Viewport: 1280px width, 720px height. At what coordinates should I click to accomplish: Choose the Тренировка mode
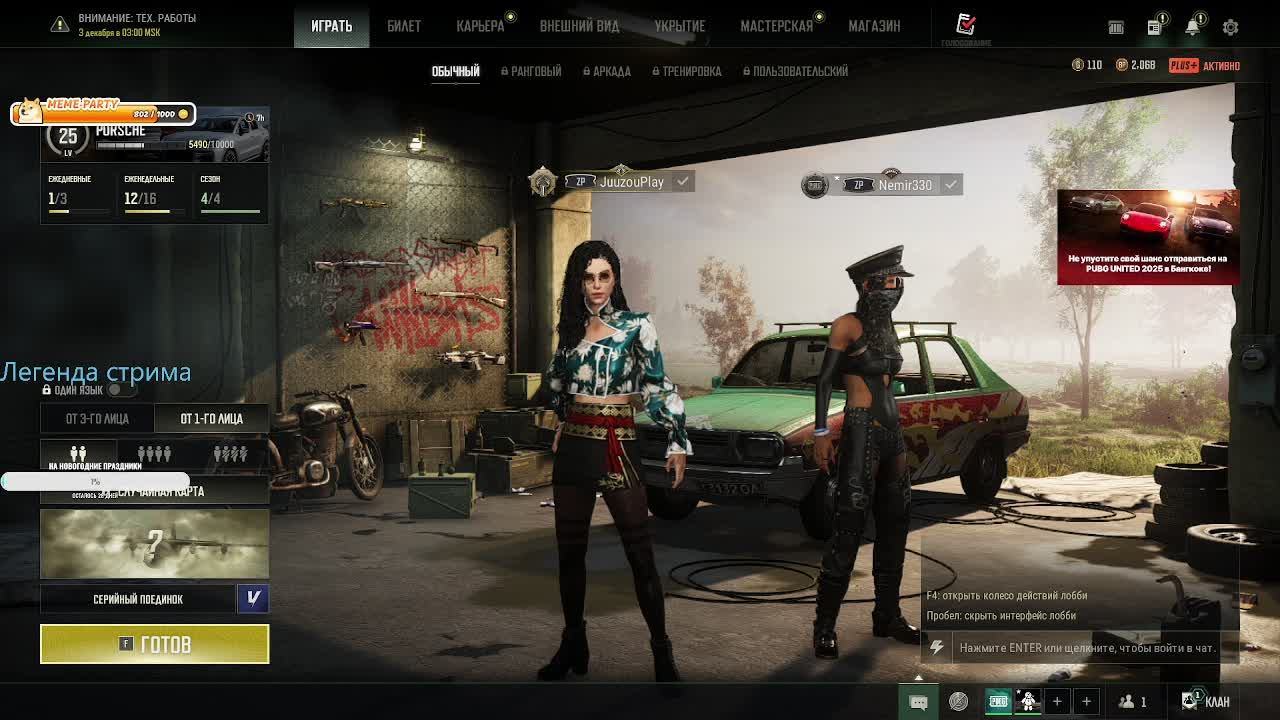tap(687, 71)
